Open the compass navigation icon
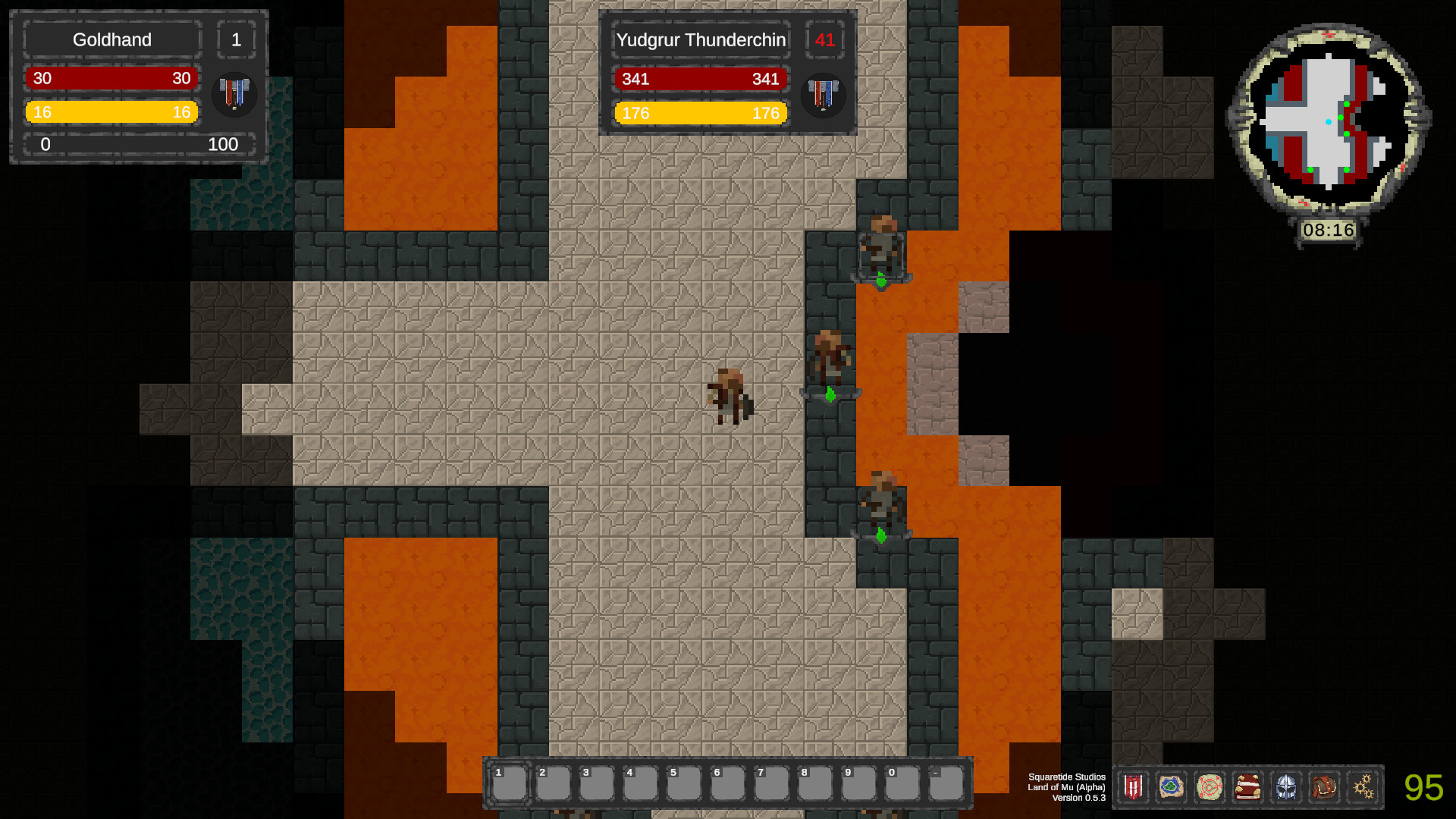This screenshot has width=1456, height=819. 1210,786
